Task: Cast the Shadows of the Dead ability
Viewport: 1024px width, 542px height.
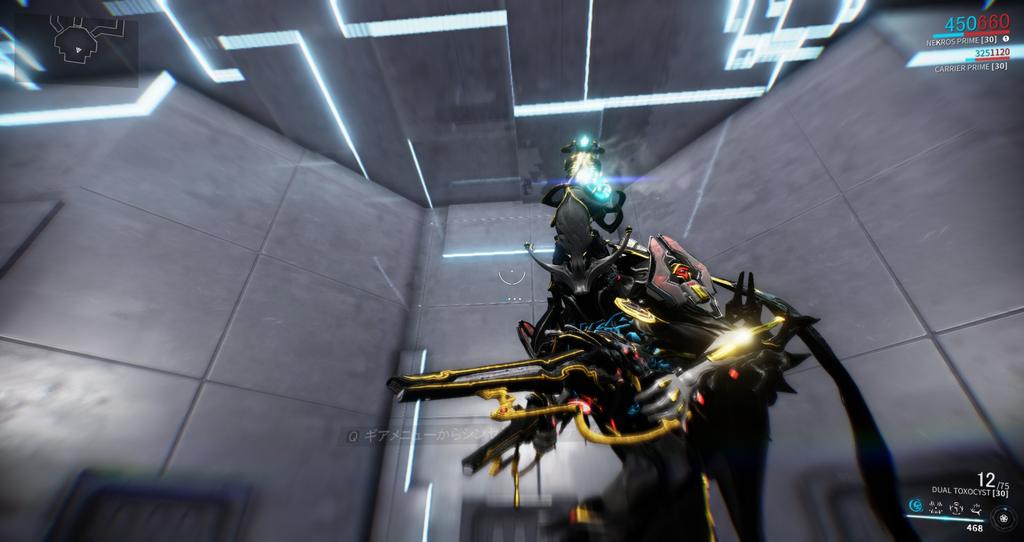Action: [x=974, y=507]
